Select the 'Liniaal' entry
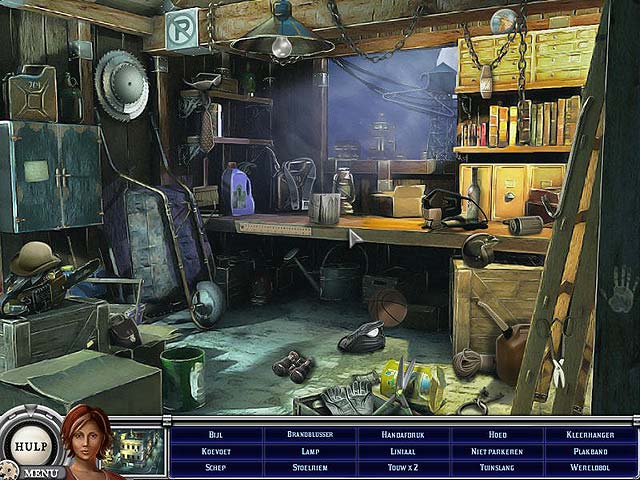The width and height of the screenshot is (640, 480). coord(404,451)
